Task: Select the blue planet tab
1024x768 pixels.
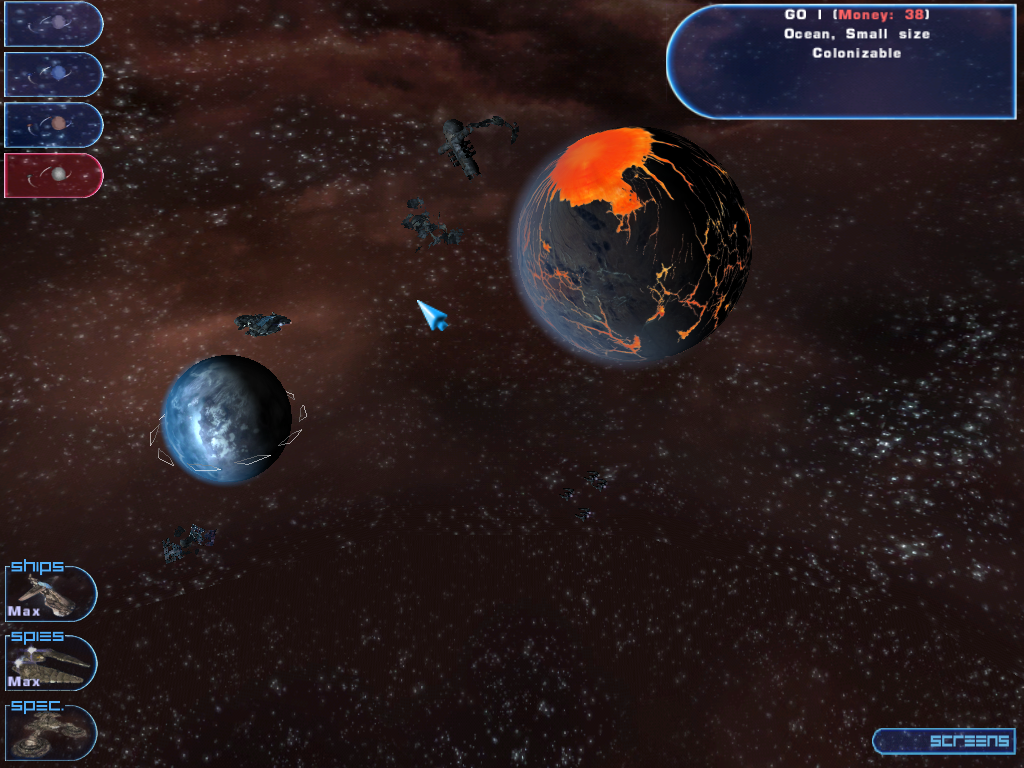Action: (x=54, y=74)
